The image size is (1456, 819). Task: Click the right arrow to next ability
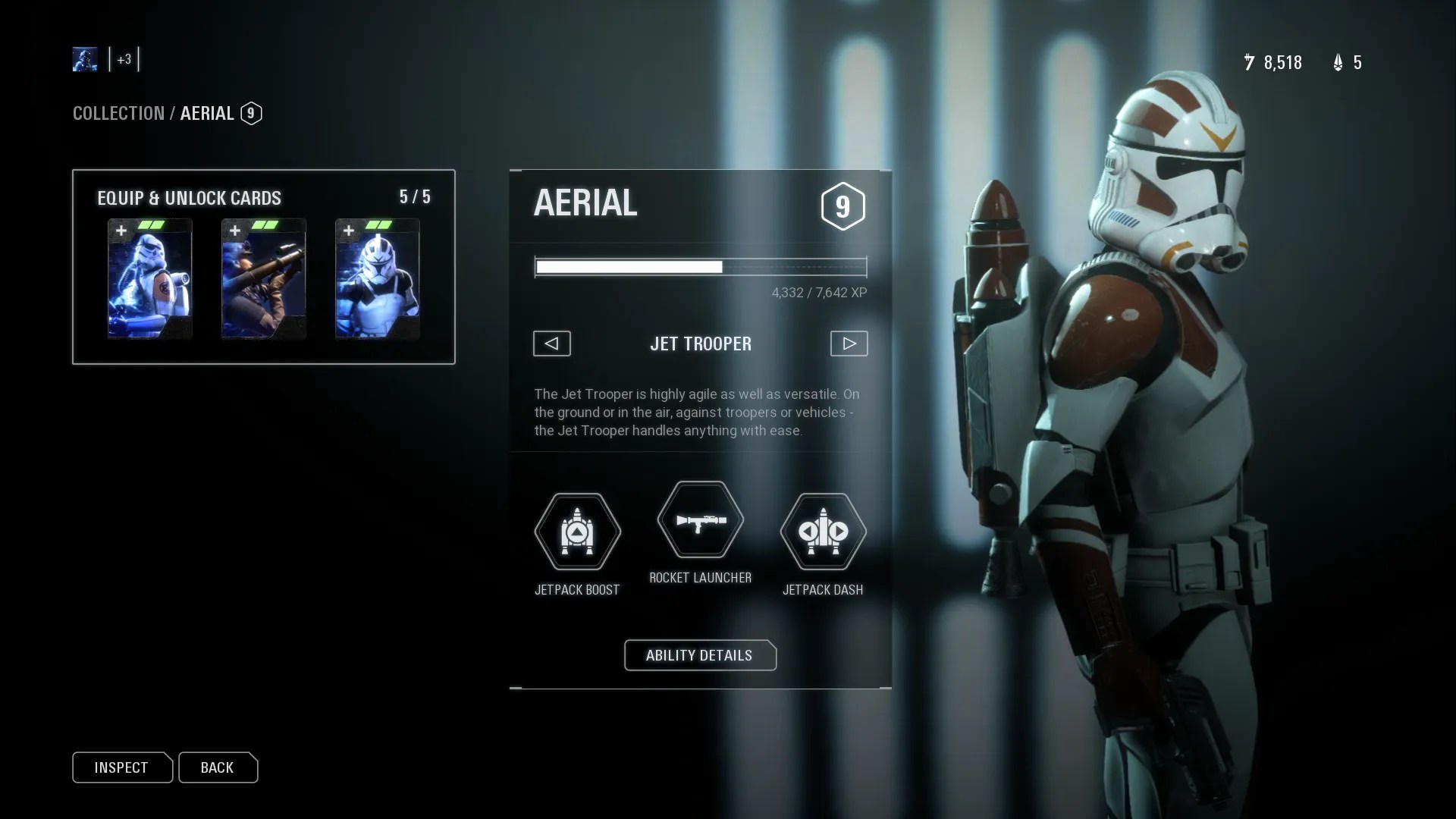(849, 344)
